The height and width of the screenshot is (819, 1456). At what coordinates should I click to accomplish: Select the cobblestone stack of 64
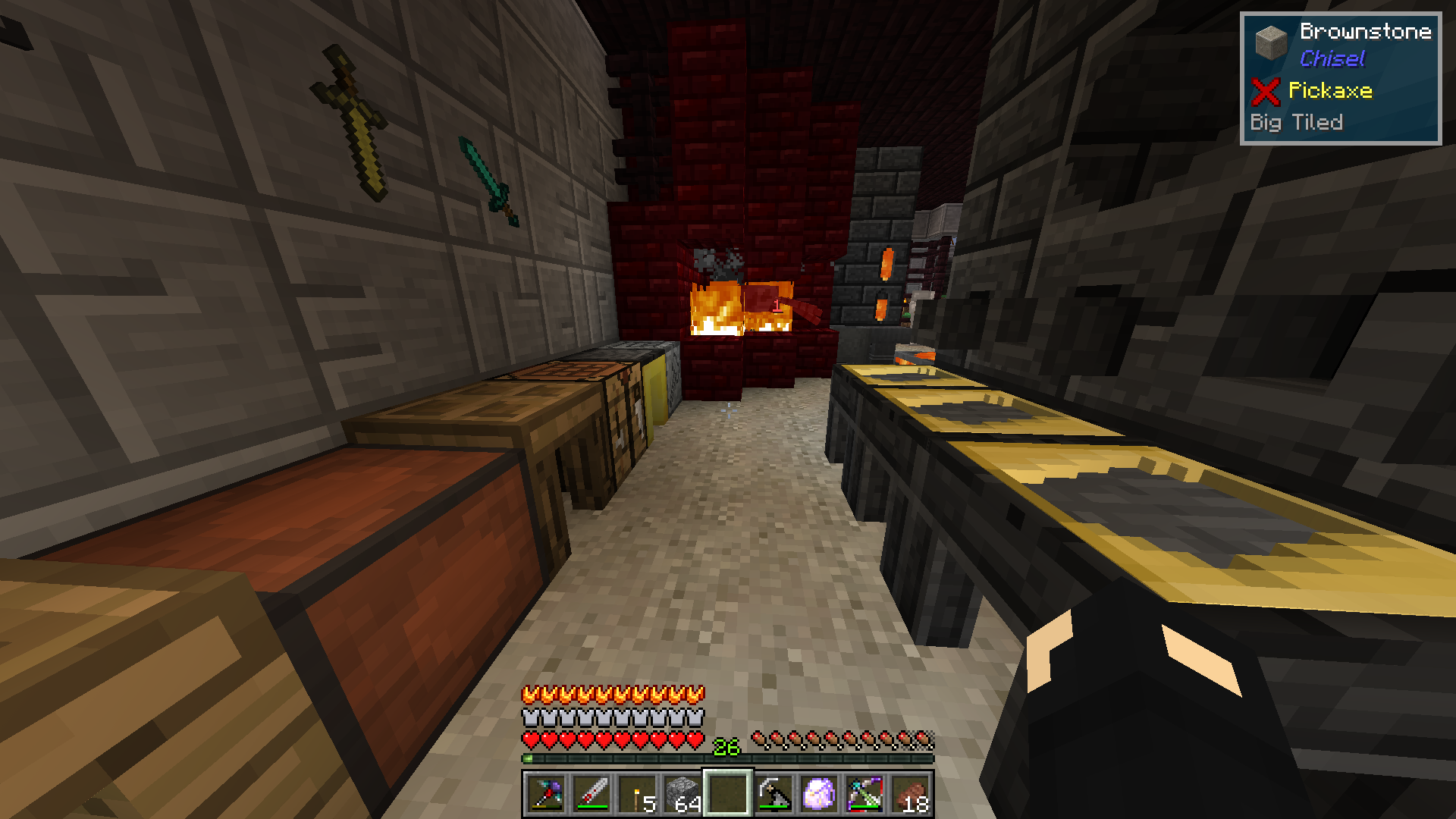(x=682, y=794)
